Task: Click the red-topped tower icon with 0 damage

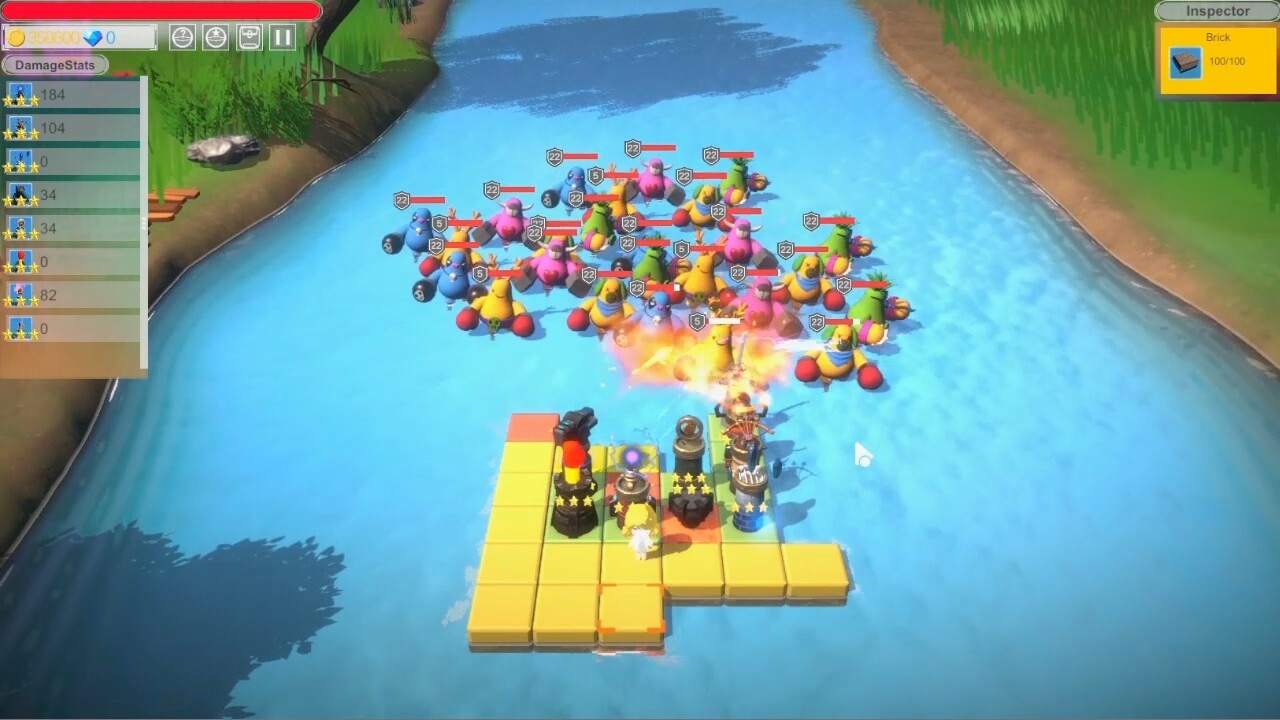Action: pyautogui.click(x=22, y=258)
